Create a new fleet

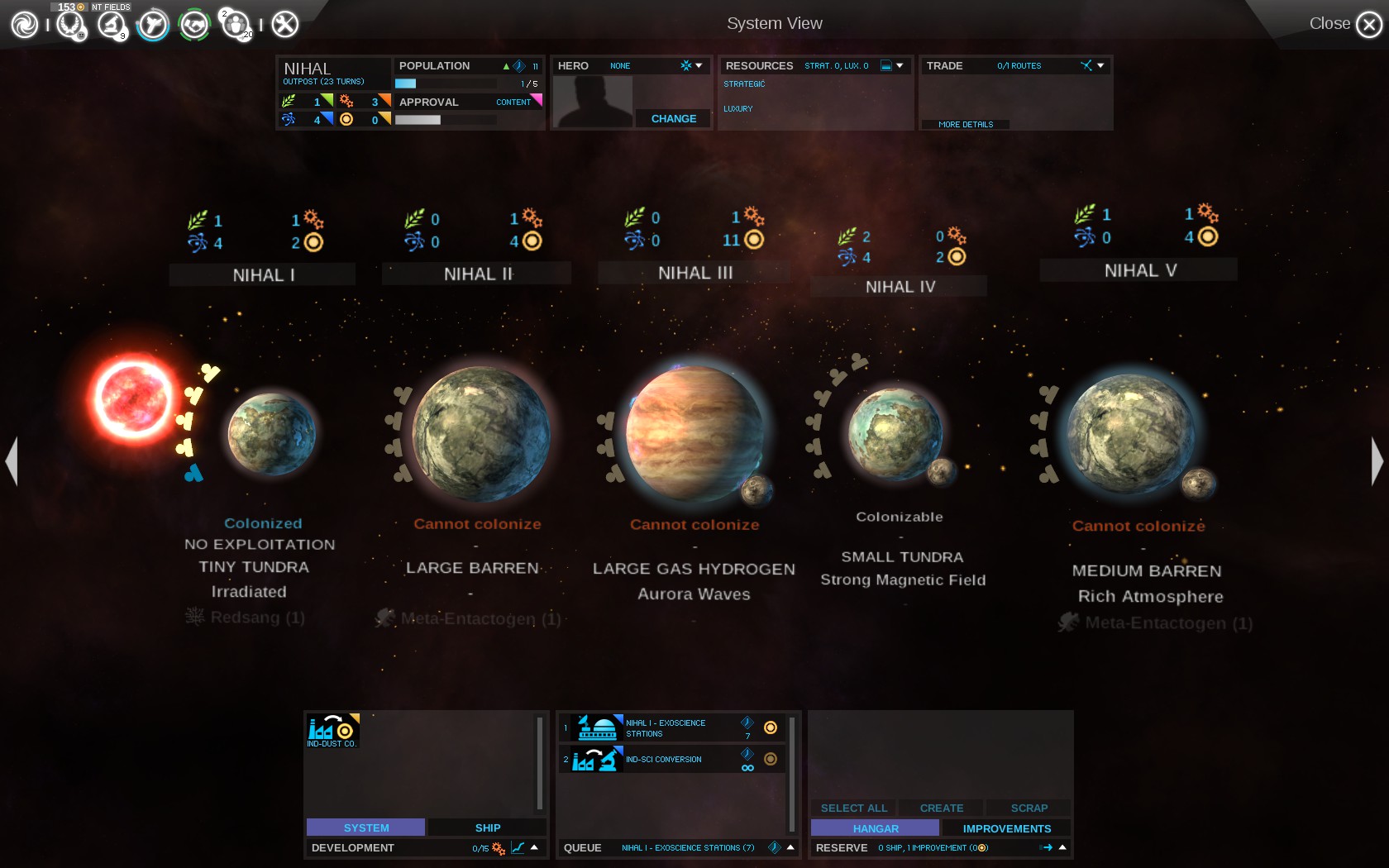(x=941, y=808)
